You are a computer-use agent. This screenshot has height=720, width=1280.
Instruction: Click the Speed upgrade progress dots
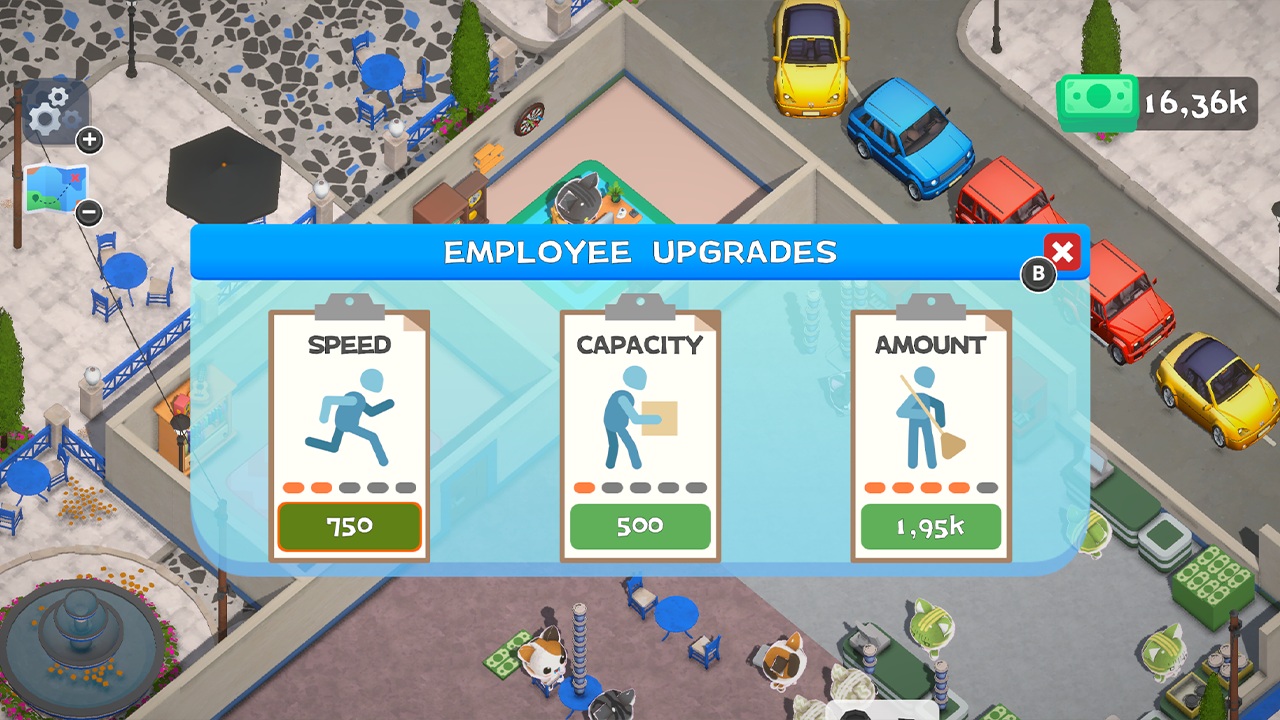[x=349, y=486]
